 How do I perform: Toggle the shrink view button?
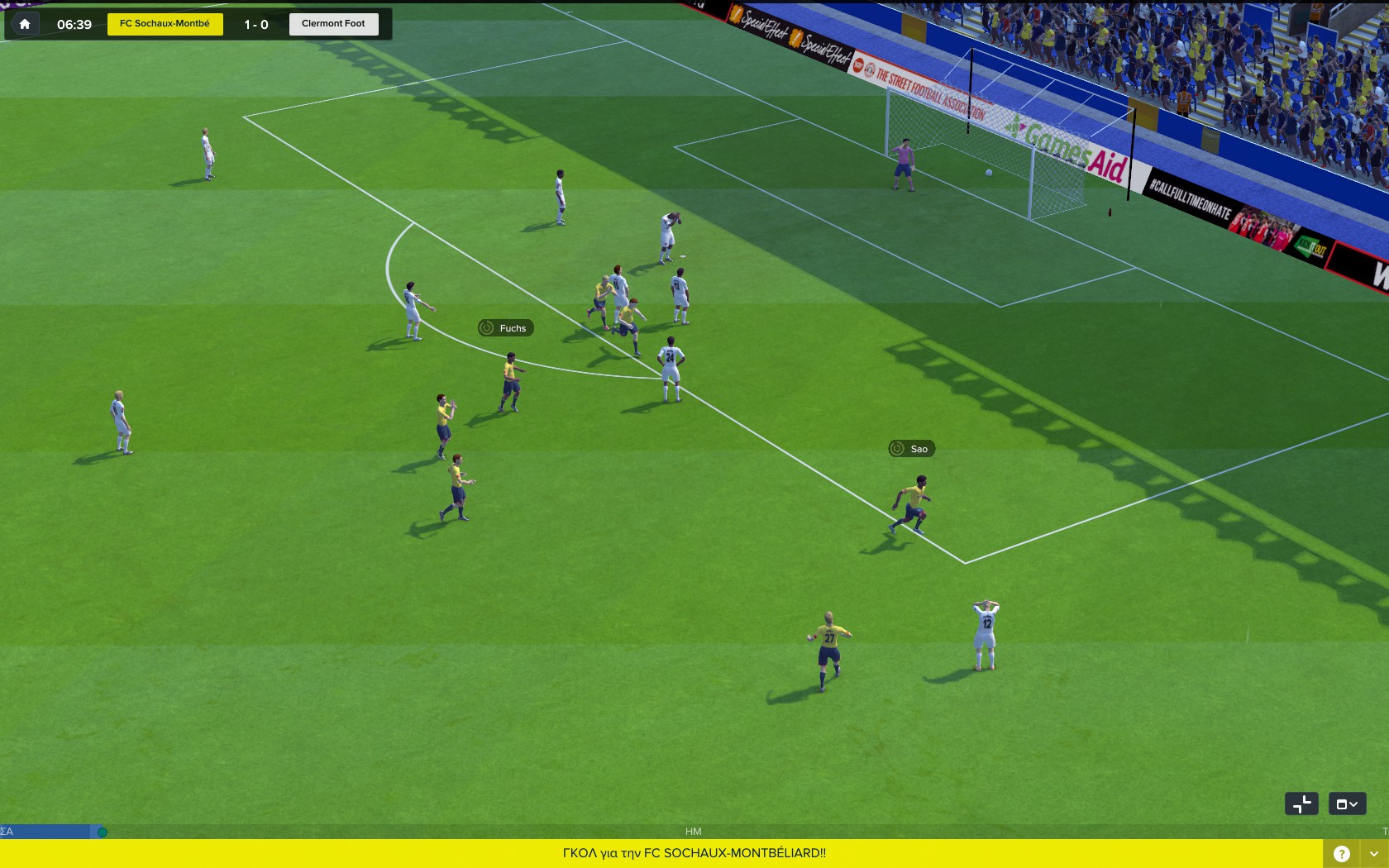1301,804
